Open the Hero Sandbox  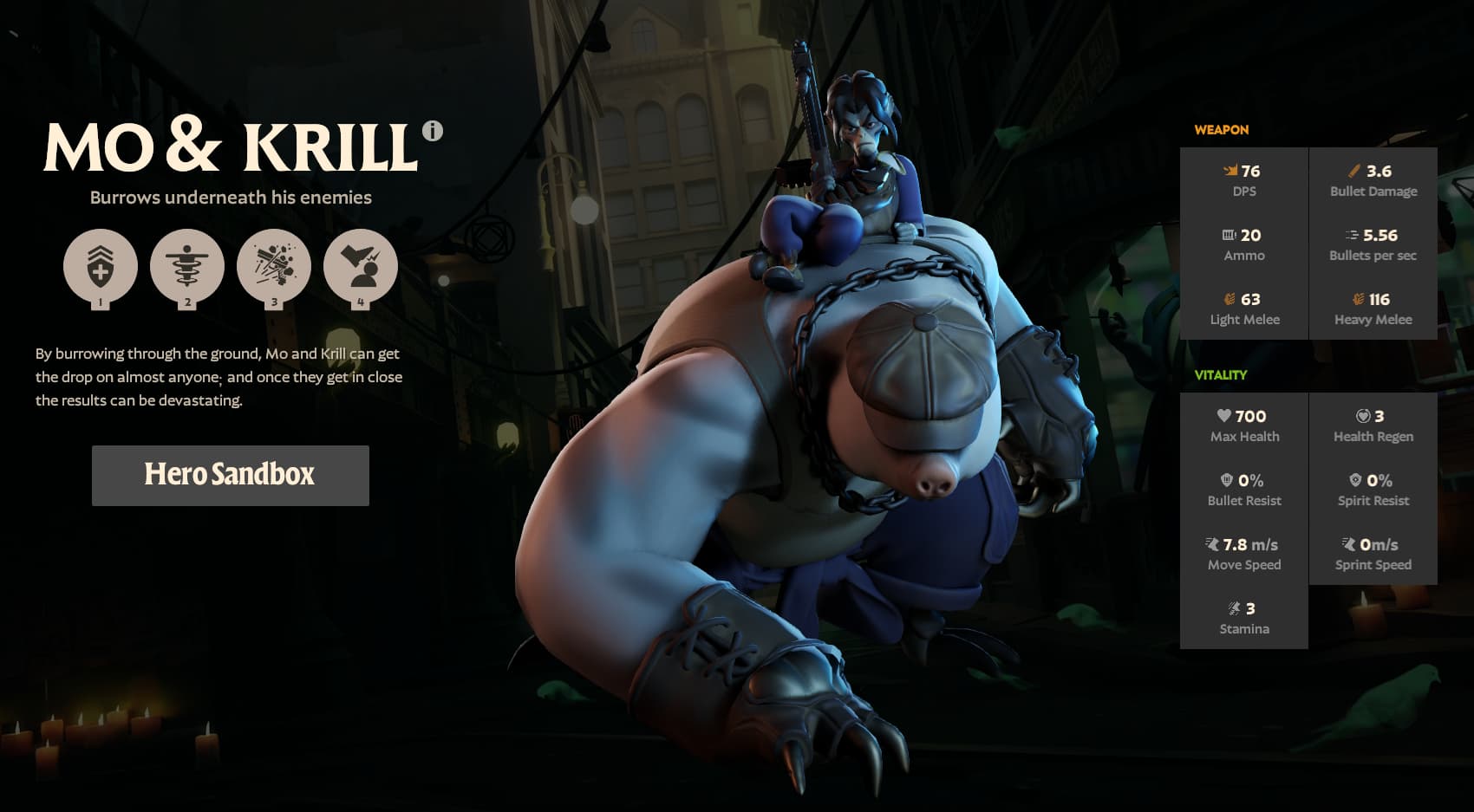coord(230,475)
